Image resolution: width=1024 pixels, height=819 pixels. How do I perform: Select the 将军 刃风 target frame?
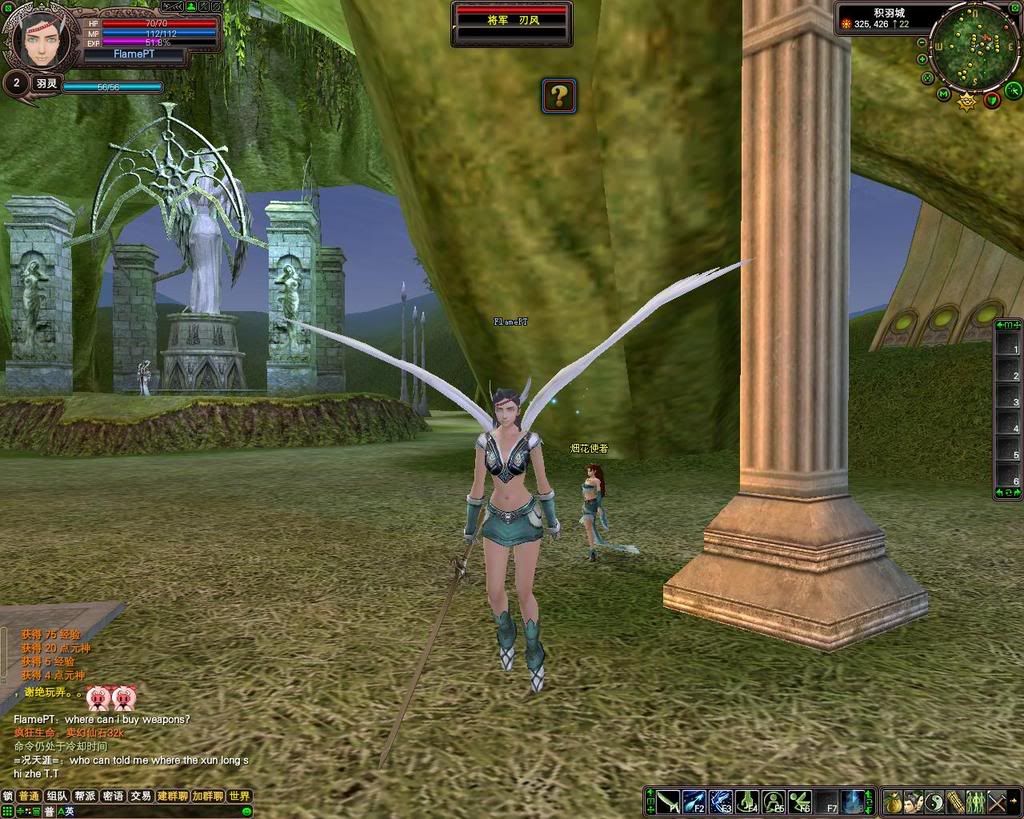pyautogui.click(x=511, y=21)
